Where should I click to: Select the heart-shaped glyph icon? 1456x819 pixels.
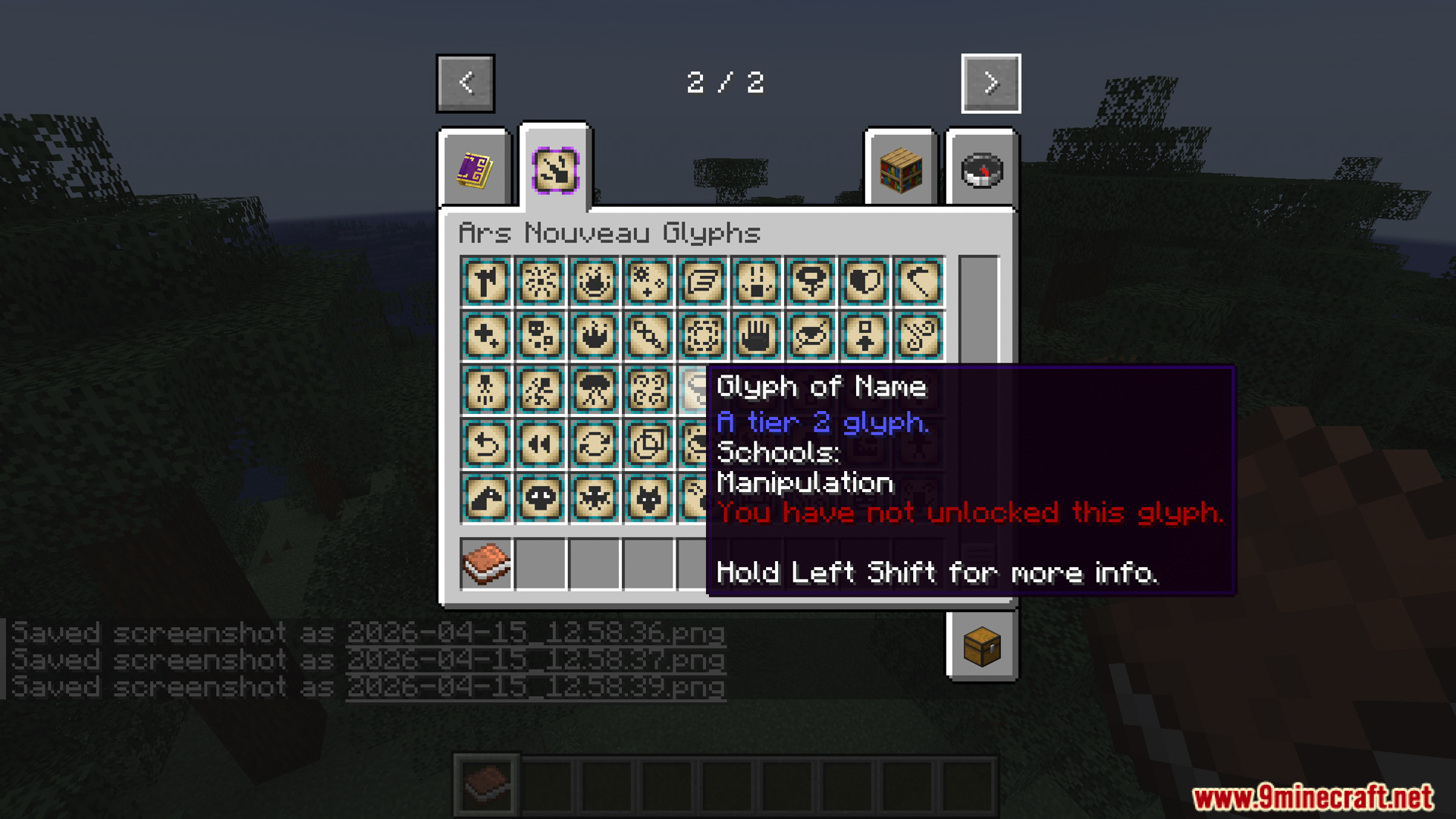864,281
